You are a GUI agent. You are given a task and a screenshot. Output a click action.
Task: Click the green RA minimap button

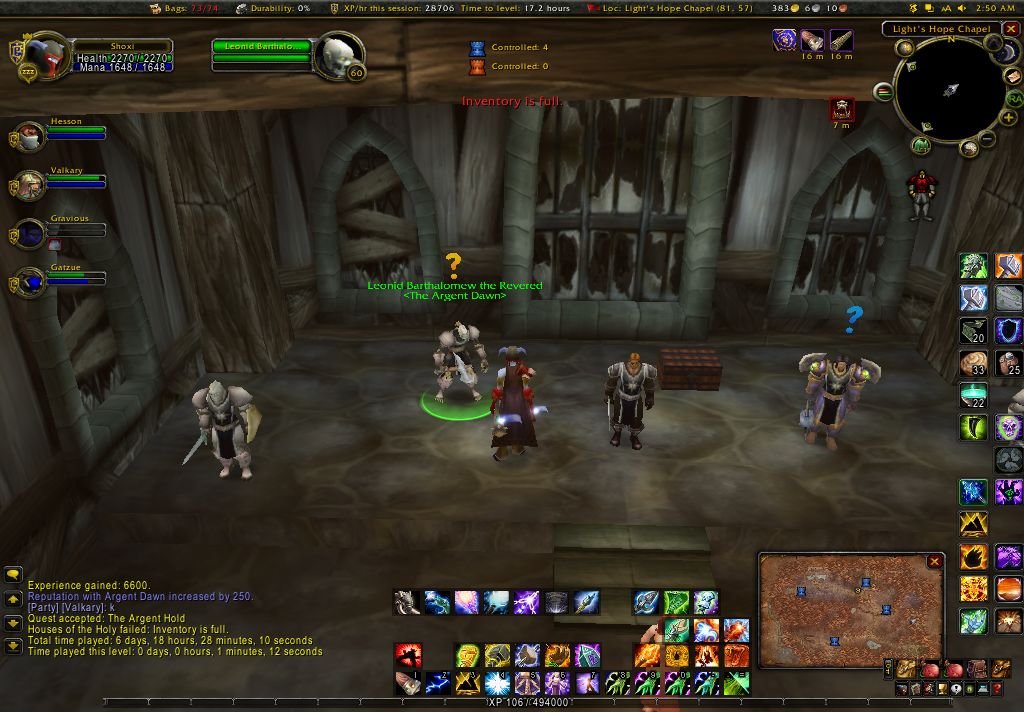[1014, 98]
